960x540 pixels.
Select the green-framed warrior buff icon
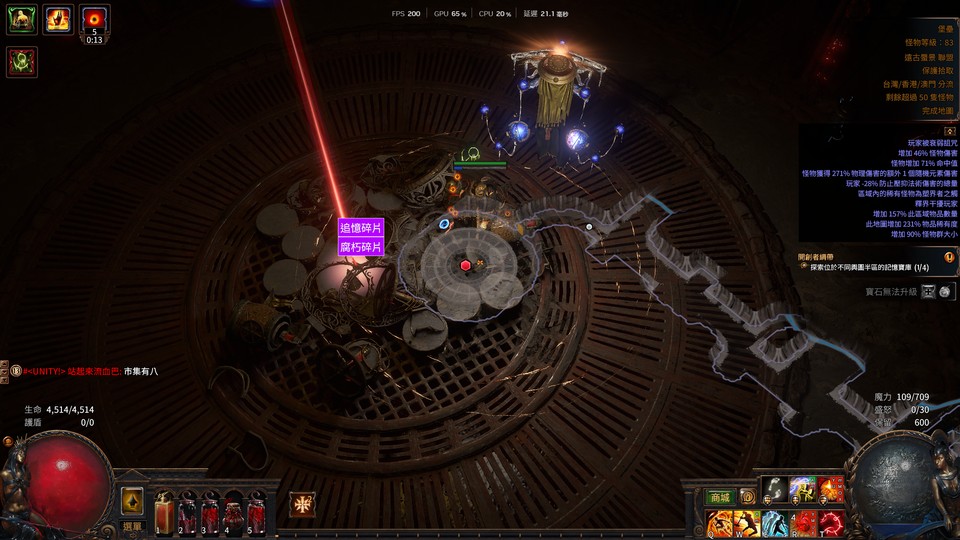pyautogui.click(x=21, y=20)
